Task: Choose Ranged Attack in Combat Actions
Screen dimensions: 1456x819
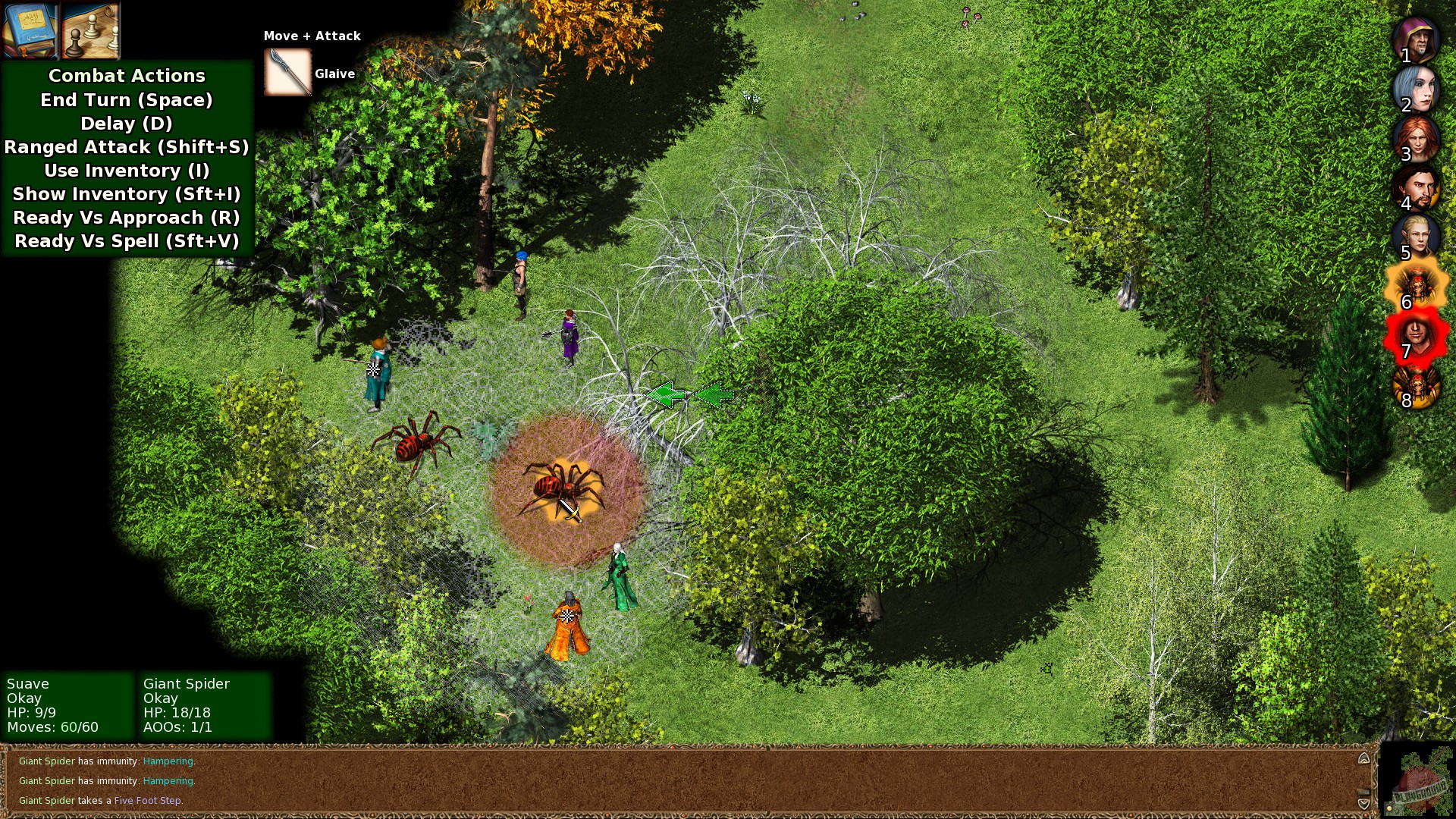Action: pos(126,147)
